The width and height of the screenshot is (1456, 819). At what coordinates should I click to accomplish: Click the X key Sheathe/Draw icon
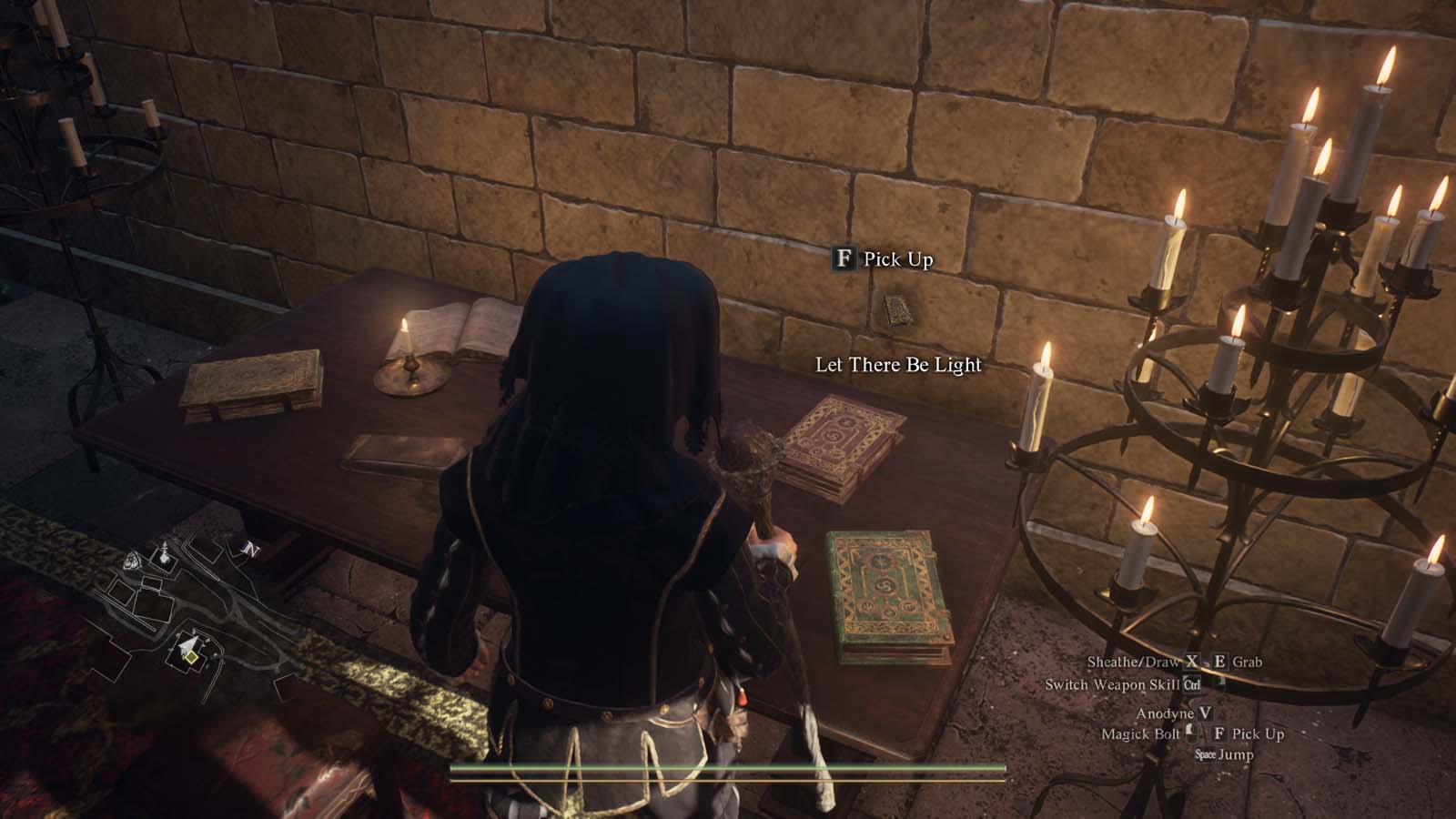[1190, 662]
